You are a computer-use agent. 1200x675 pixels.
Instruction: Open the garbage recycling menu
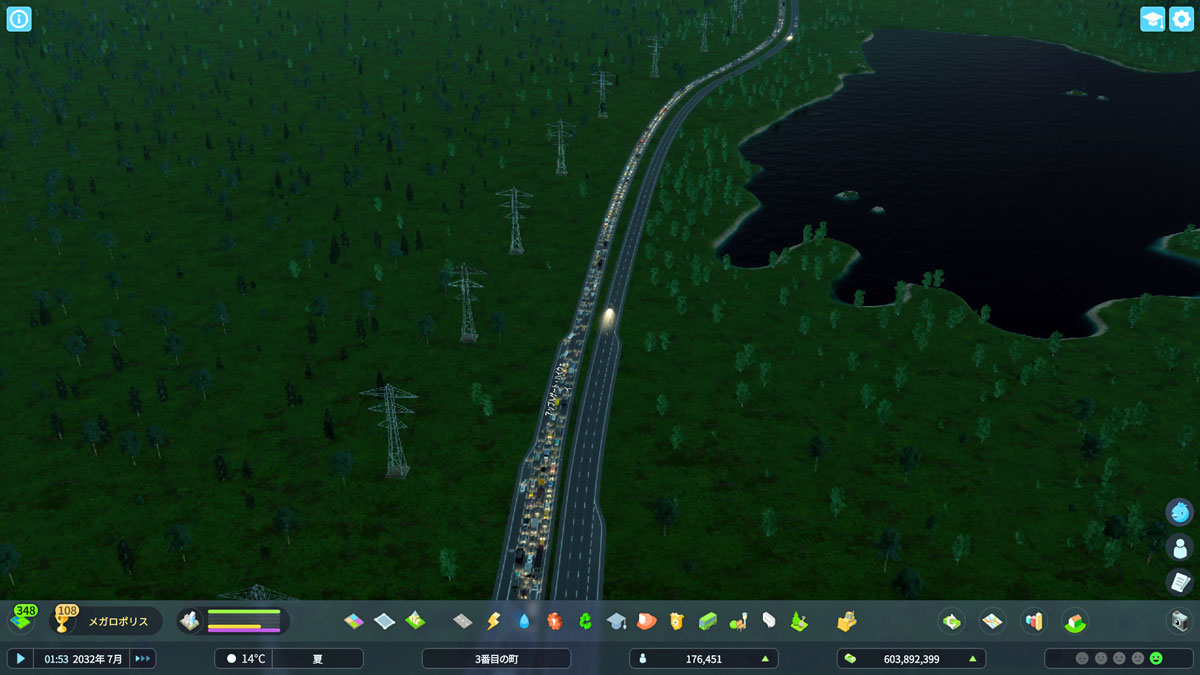point(585,621)
